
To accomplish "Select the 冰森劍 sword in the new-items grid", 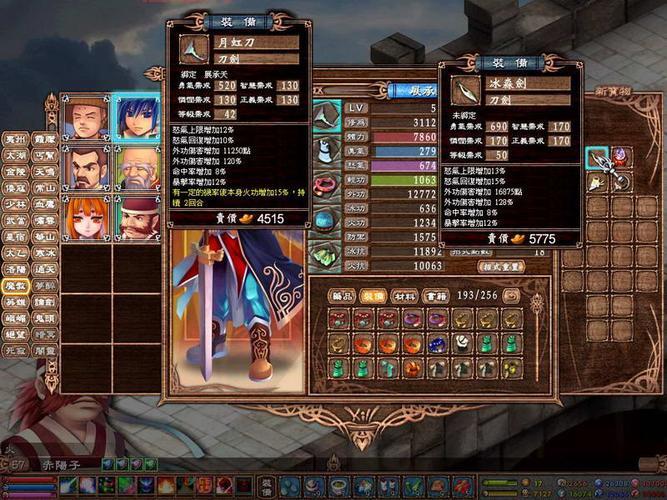I will (599, 160).
